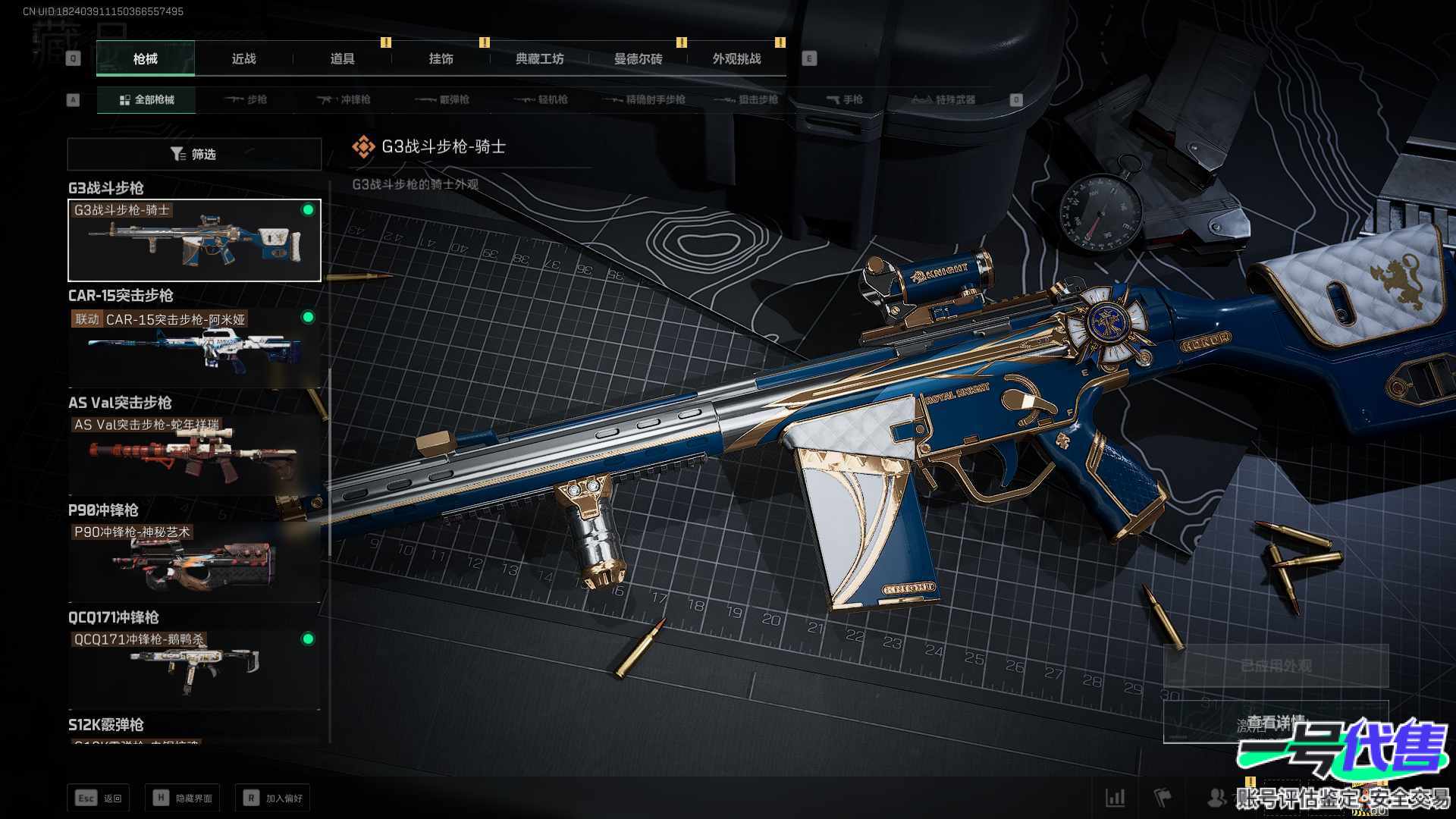Go to the 典藏工坊 workshop tab
This screenshot has height=819, width=1456.
point(539,58)
